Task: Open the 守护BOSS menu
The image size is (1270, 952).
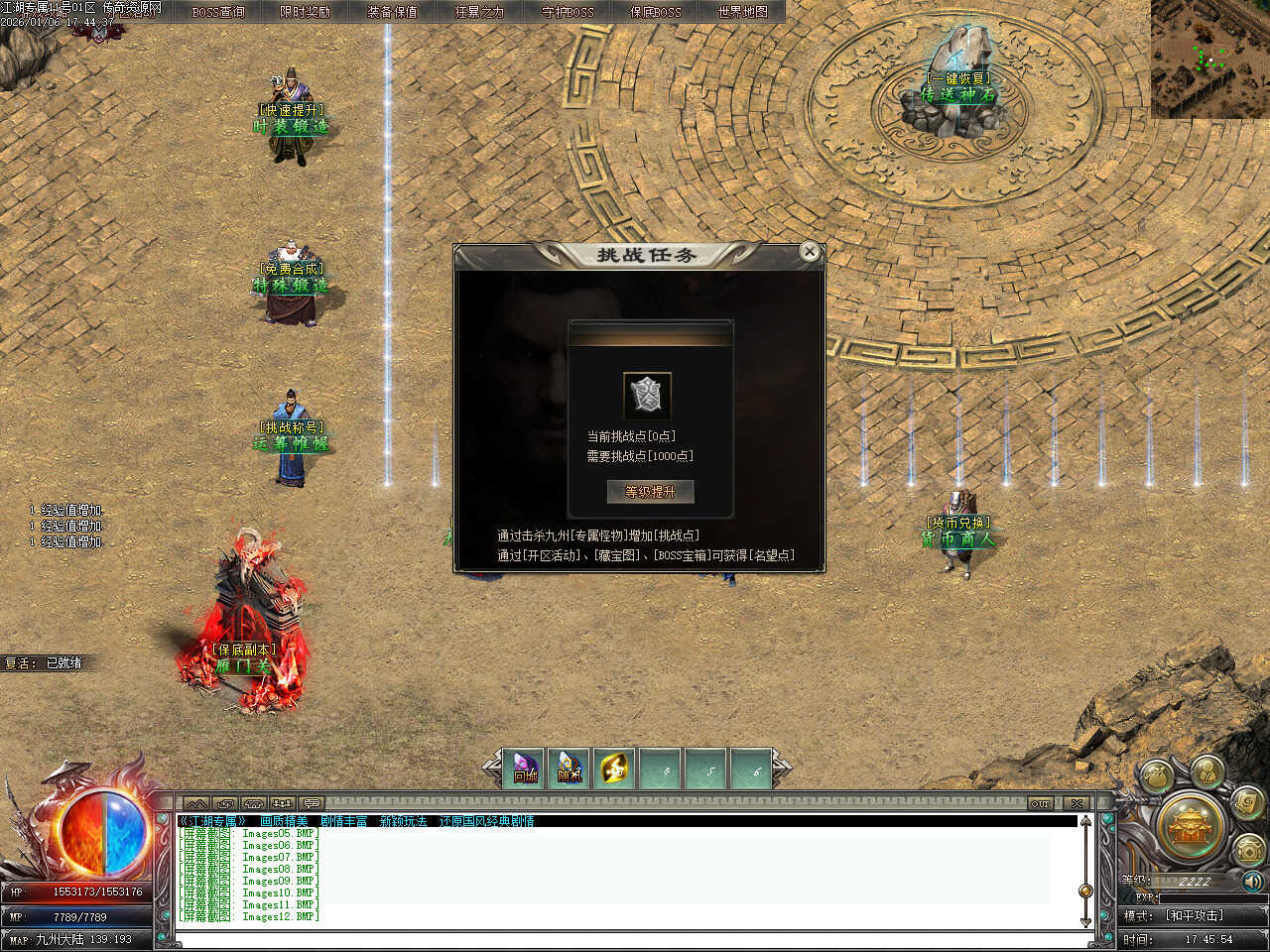Action: [x=568, y=12]
